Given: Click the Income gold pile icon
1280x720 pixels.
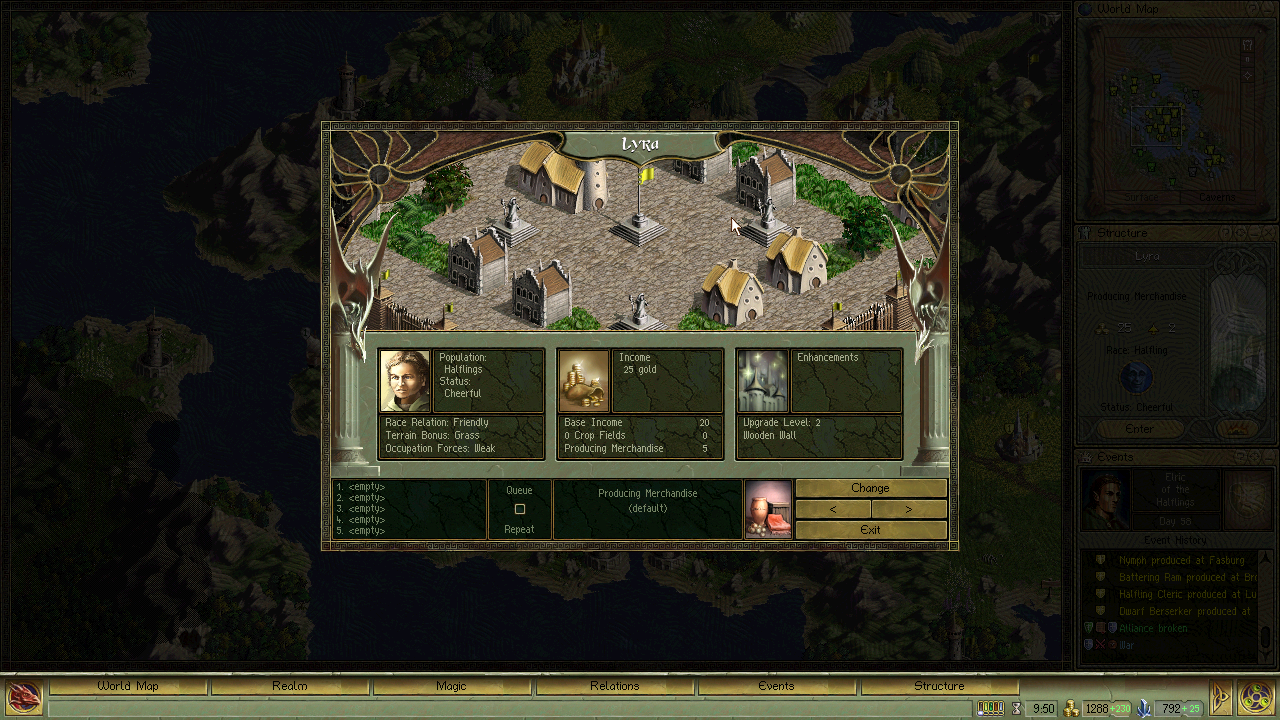Looking at the screenshot, I should [x=582, y=380].
